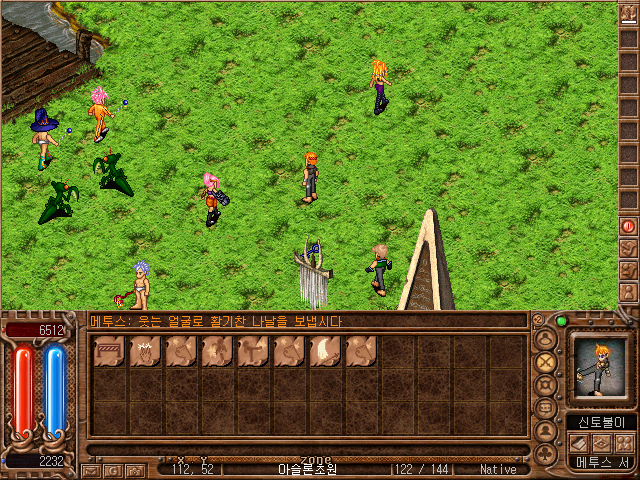Click the bottom person icon on right sidebar

tap(628, 292)
